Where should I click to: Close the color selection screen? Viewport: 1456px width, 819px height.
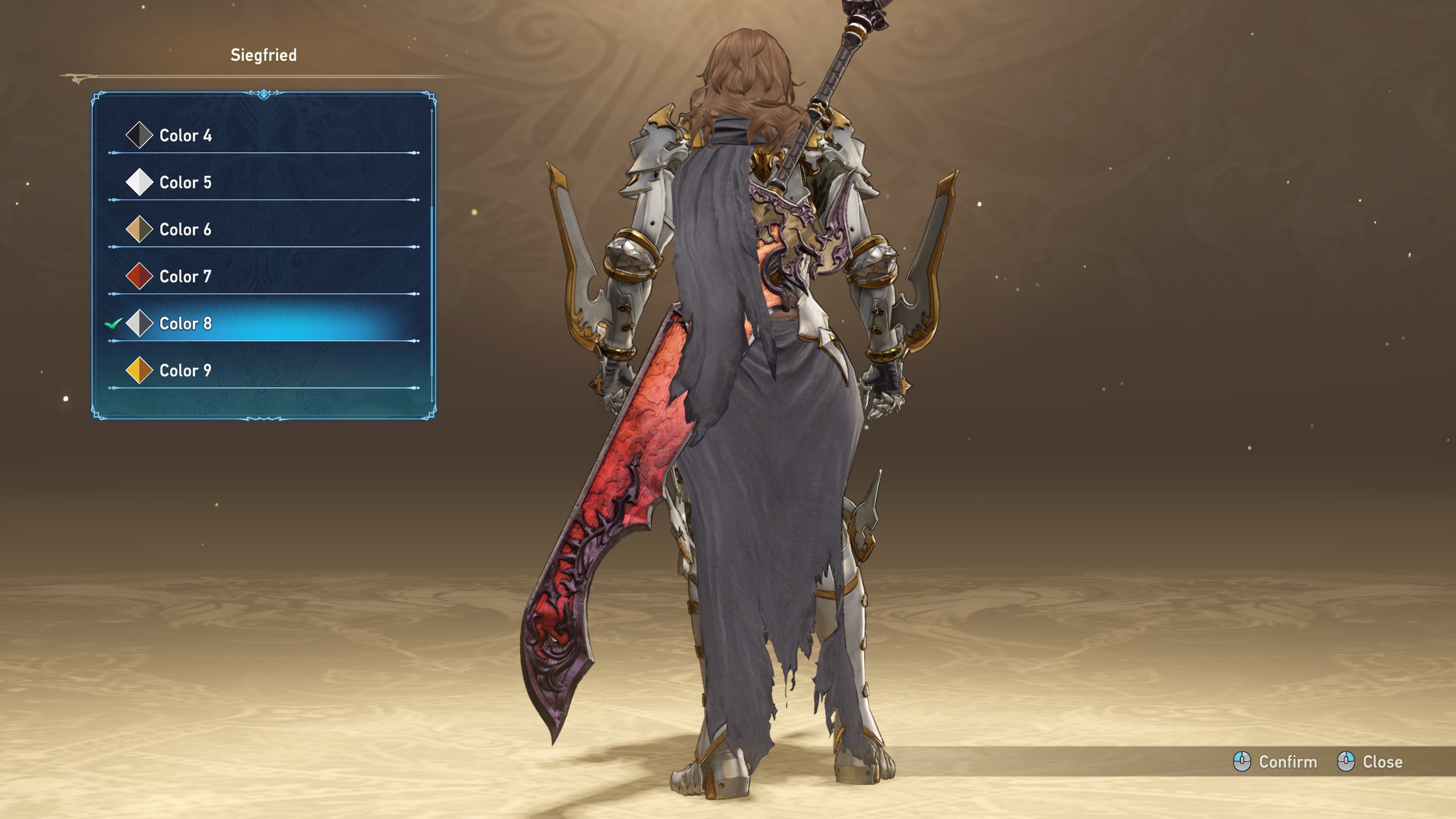point(1370,762)
